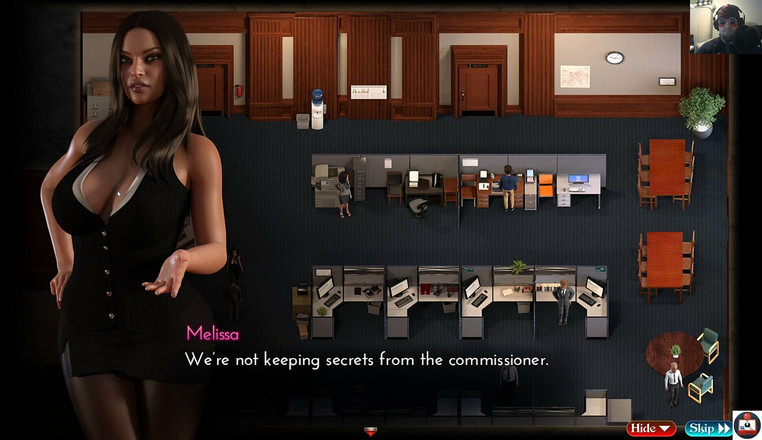Viewport: 762px width, 440px height.
Task: Hide the dialogue box with the Hide button
Action: (651, 428)
